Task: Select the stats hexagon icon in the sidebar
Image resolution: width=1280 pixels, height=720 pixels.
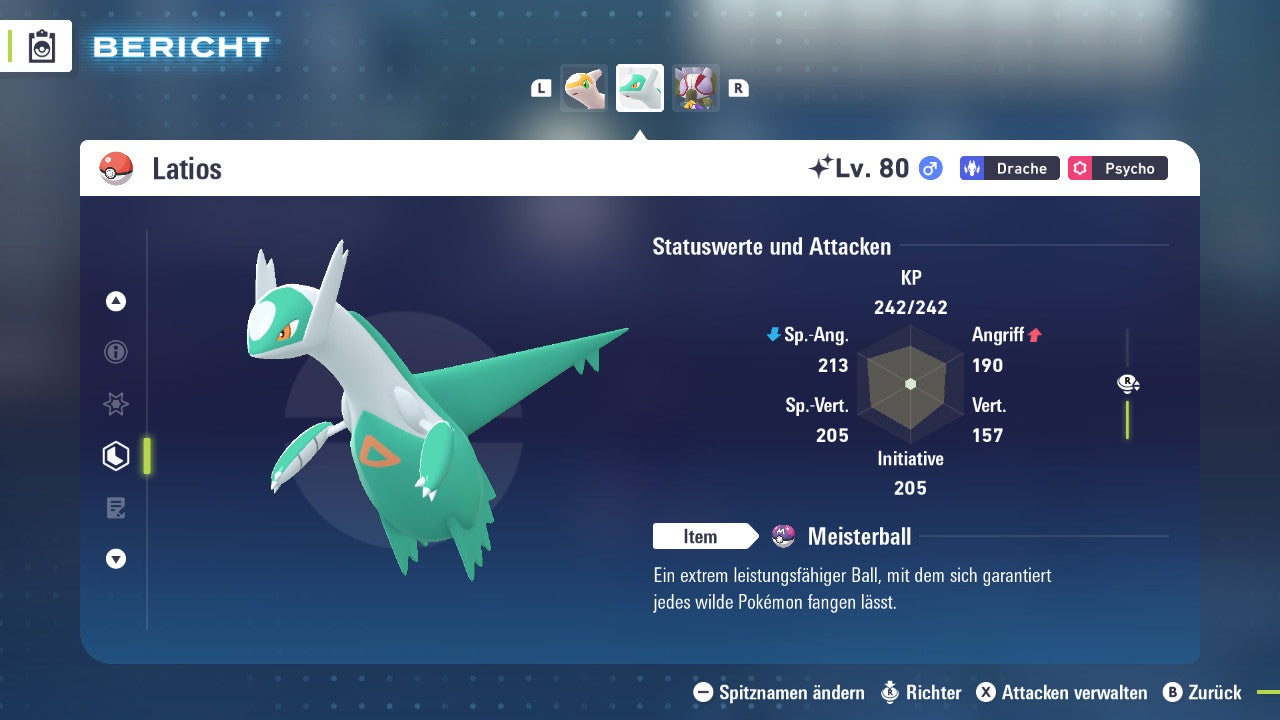Action: pos(115,455)
